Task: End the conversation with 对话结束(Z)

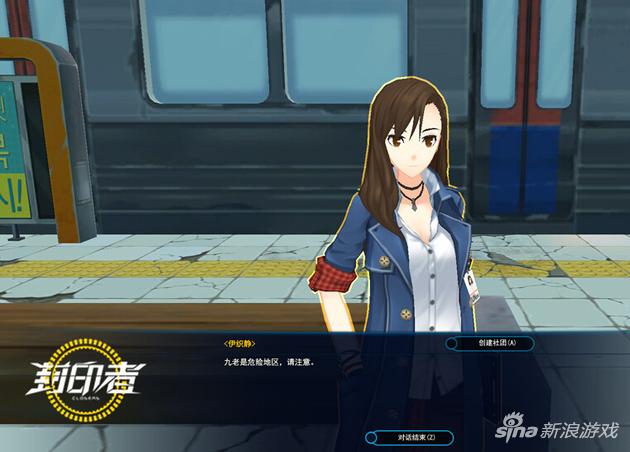Action: coord(410,437)
